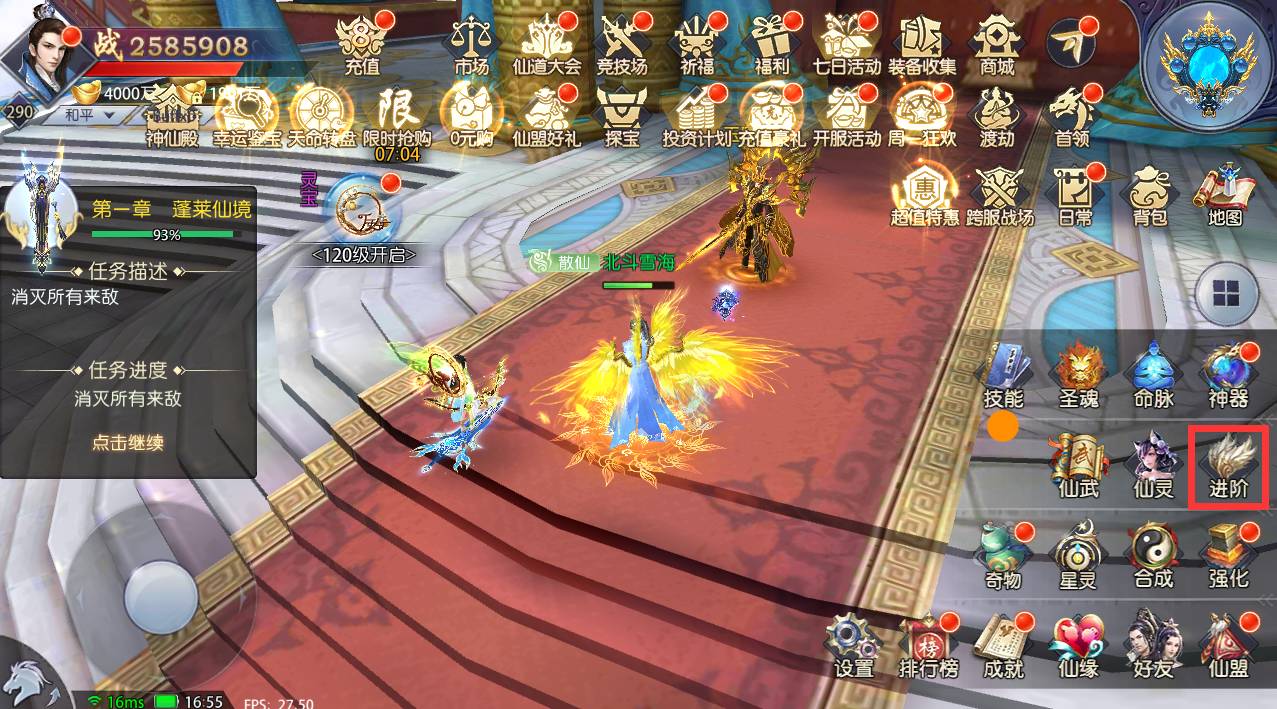The height and width of the screenshot is (709, 1277).
Task: Open the 仙盟 guild menu
Action: 1228,645
